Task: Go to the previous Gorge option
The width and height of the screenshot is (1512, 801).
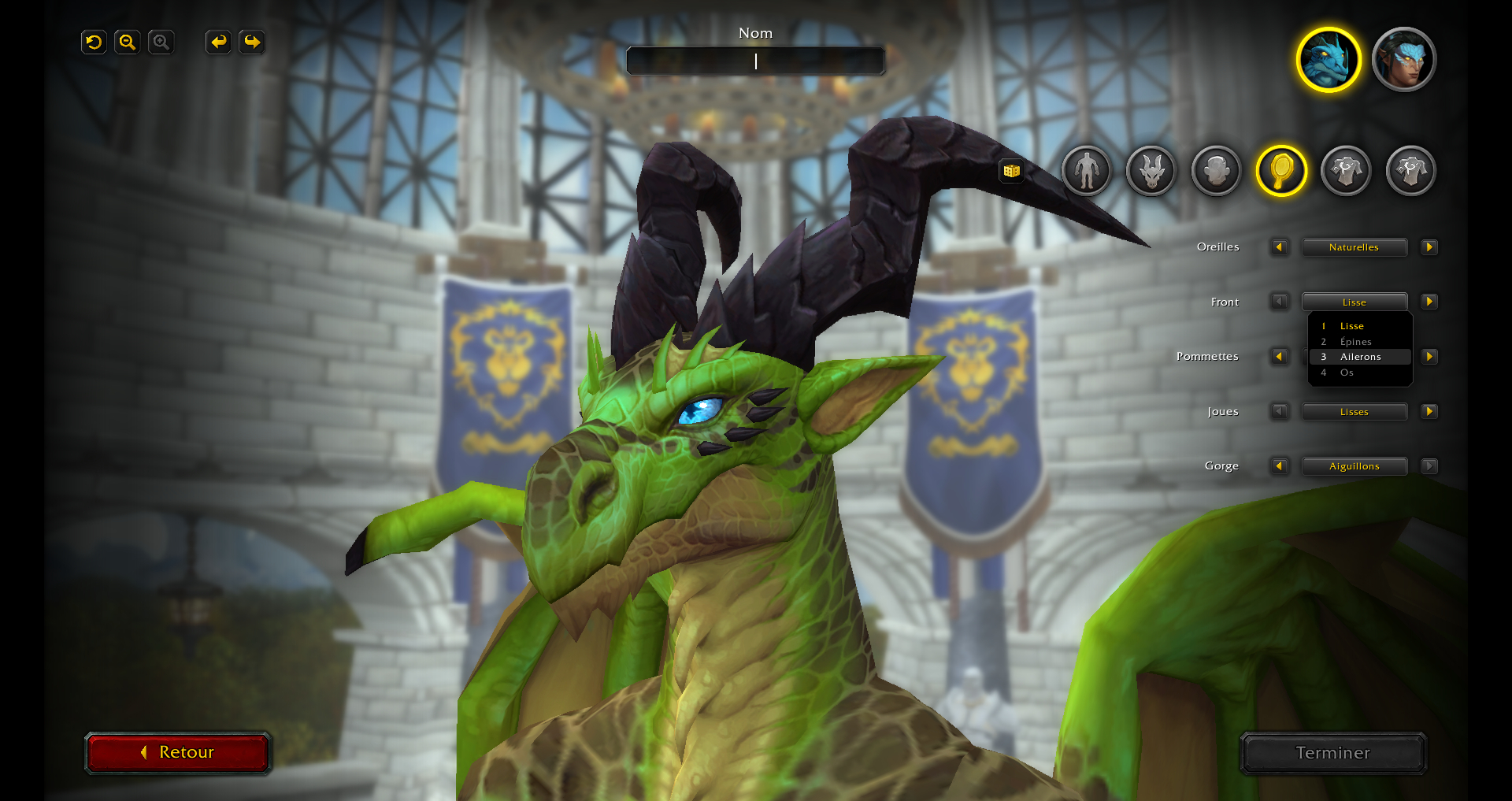Action: (x=1279, y=466)
